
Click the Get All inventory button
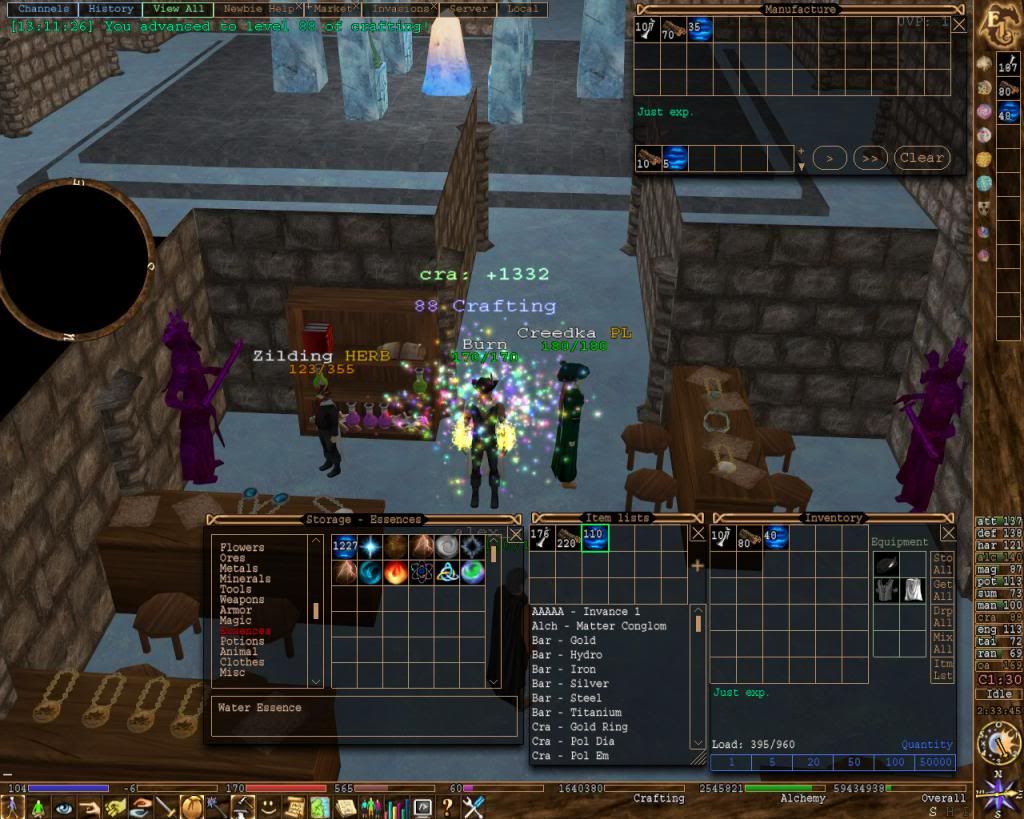942,591
